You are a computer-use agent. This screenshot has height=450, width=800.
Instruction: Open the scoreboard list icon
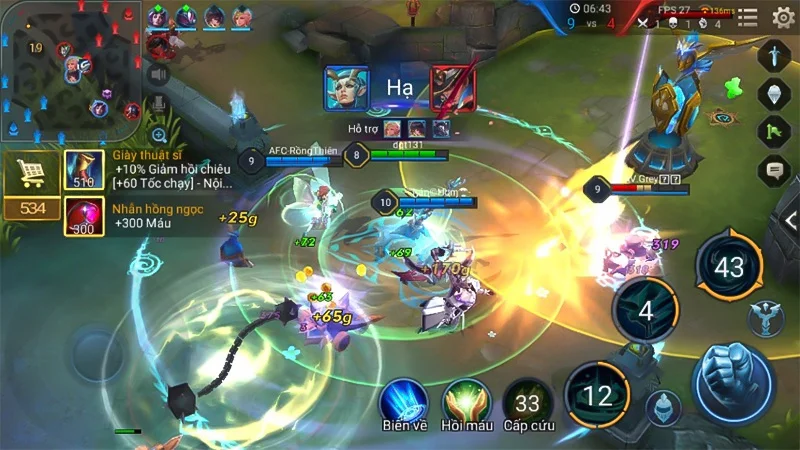[747, 16]
